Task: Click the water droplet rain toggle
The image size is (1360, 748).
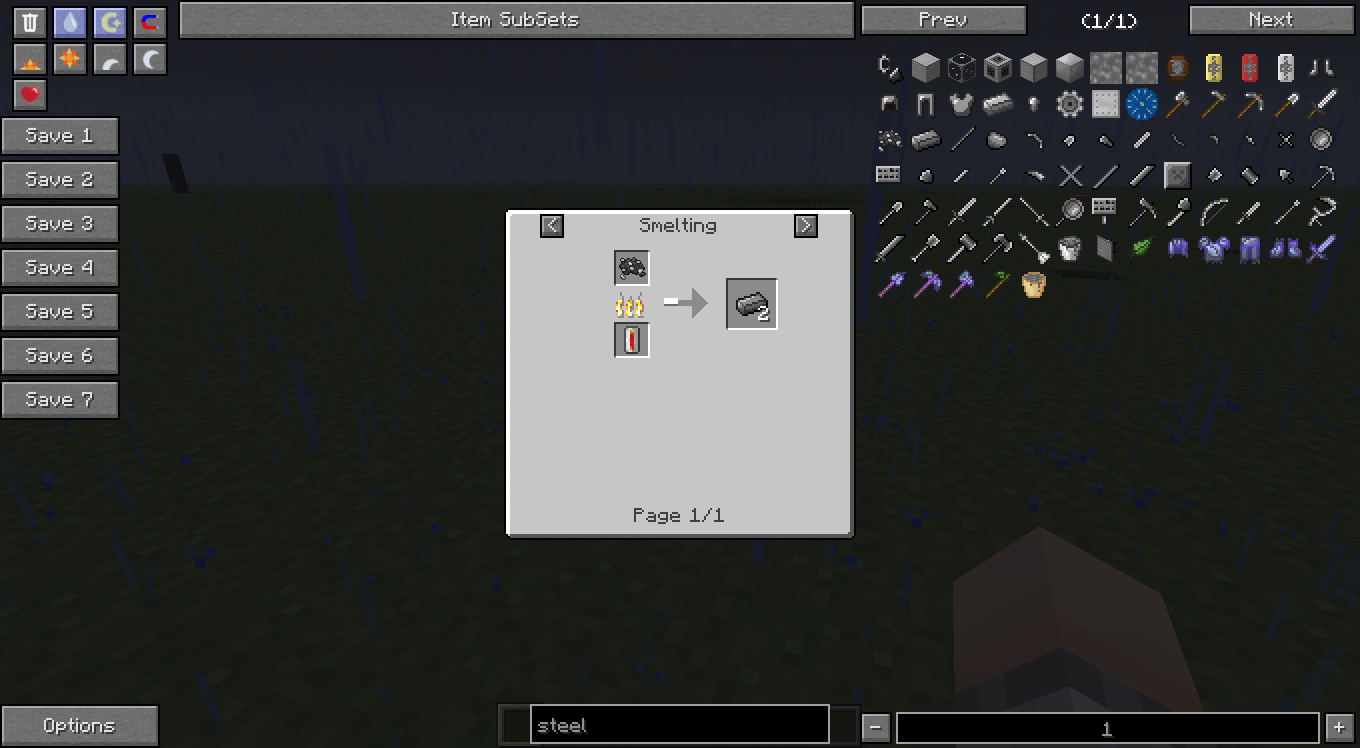Action: [70, 23]
